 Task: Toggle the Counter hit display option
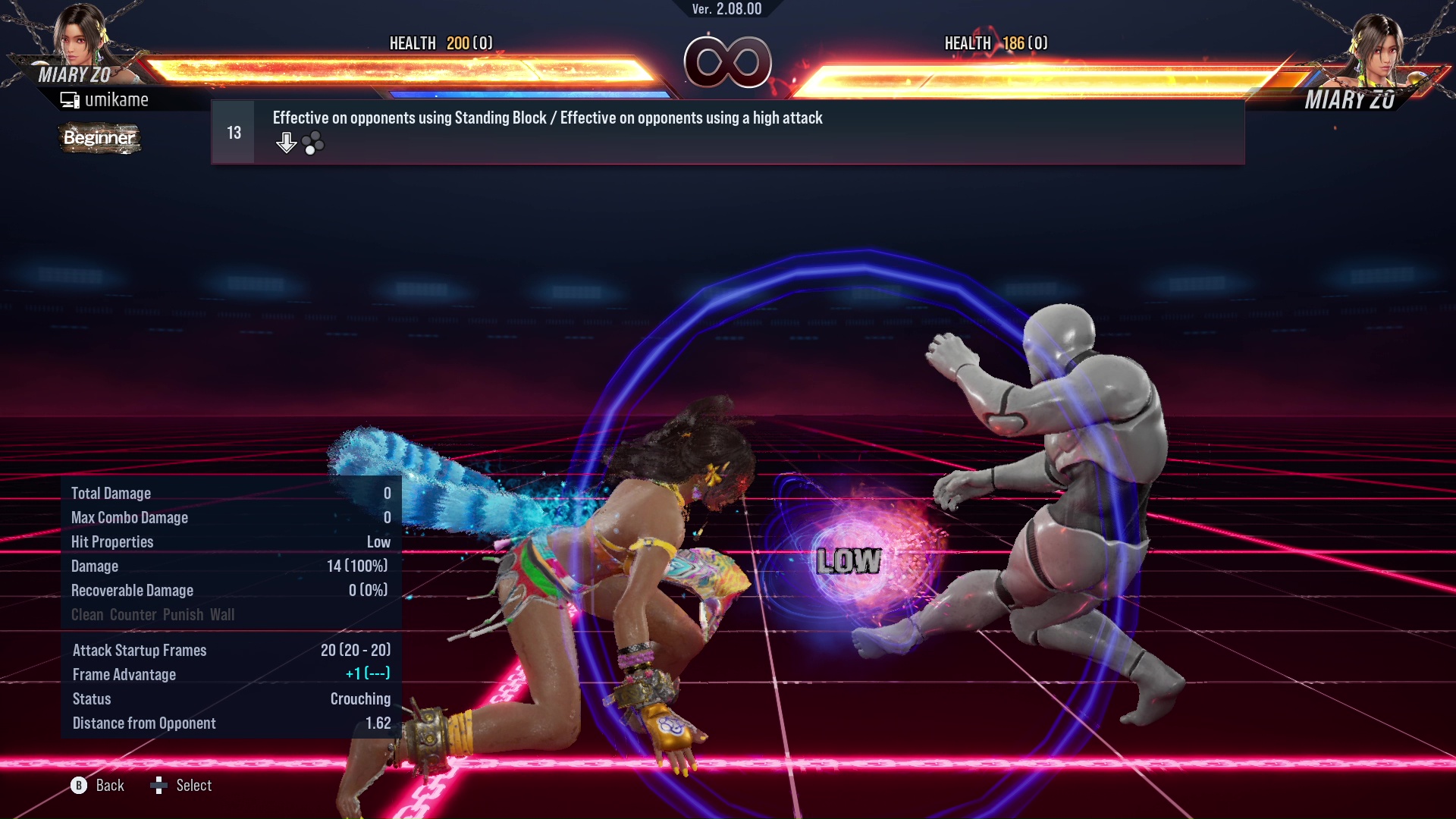pyautogui.click(x=135, y=614)
